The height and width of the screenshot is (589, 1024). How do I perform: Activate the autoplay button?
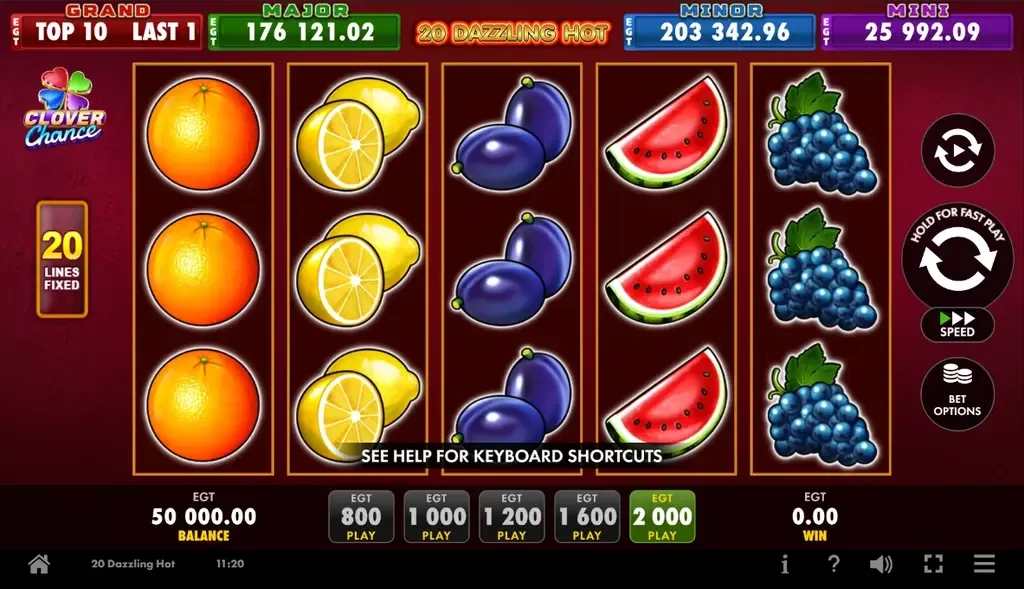957,151
